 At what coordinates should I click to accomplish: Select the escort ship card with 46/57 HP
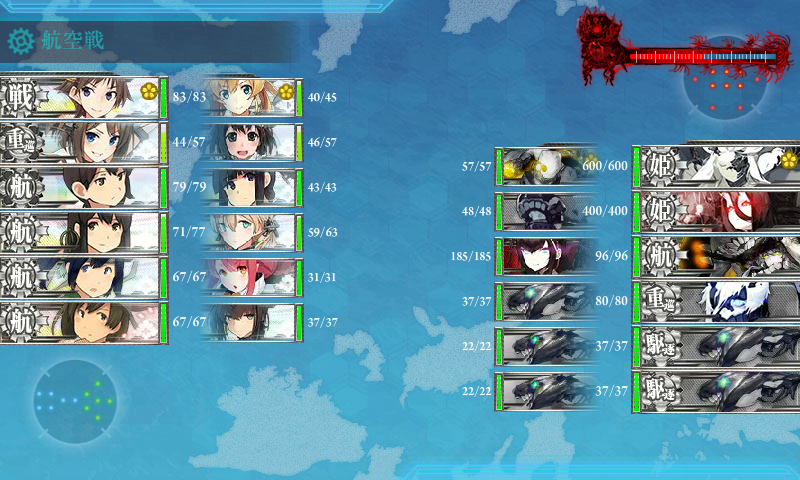[252, 142]
